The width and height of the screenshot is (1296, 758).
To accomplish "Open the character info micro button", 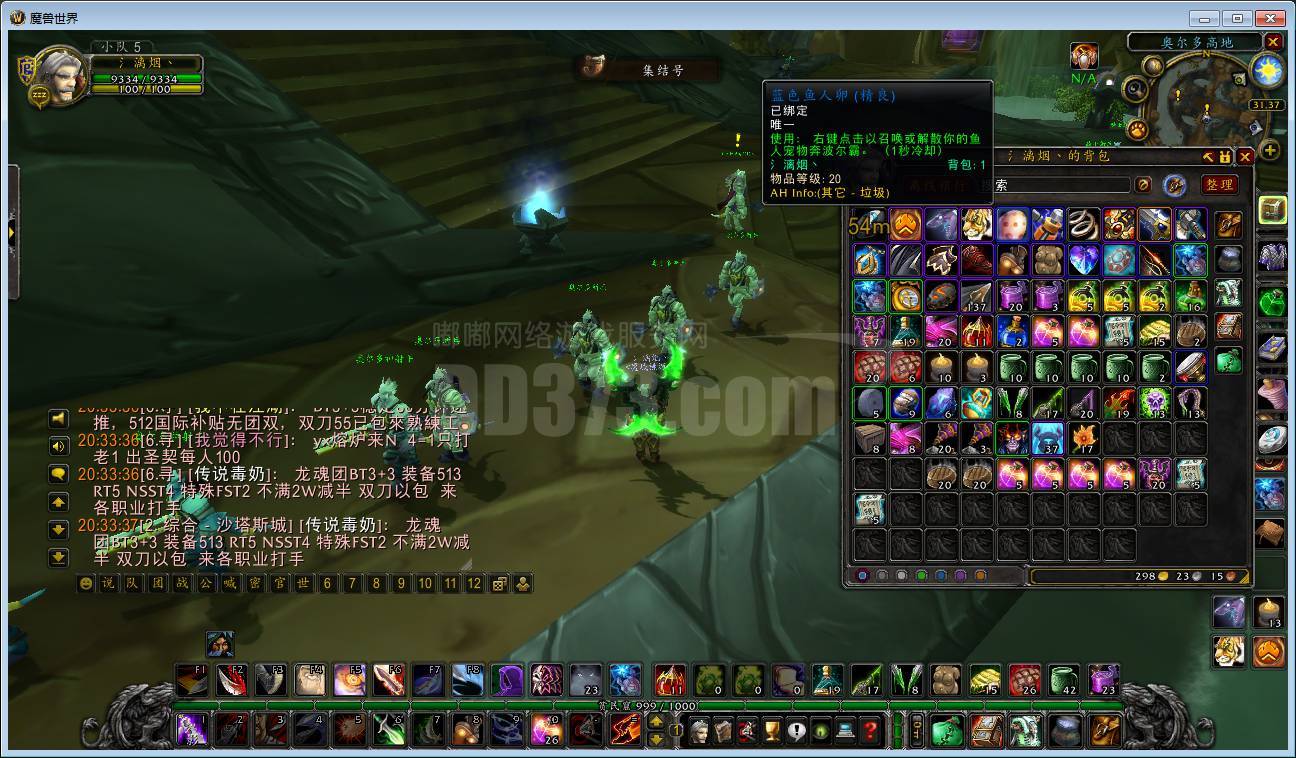I will [x=698, y=730].
